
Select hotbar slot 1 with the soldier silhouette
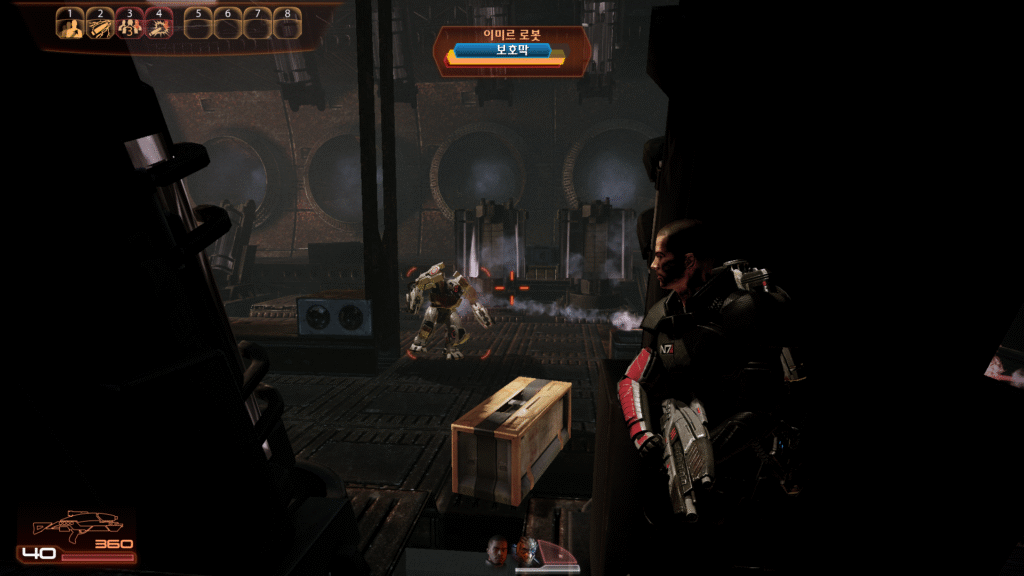69,25
